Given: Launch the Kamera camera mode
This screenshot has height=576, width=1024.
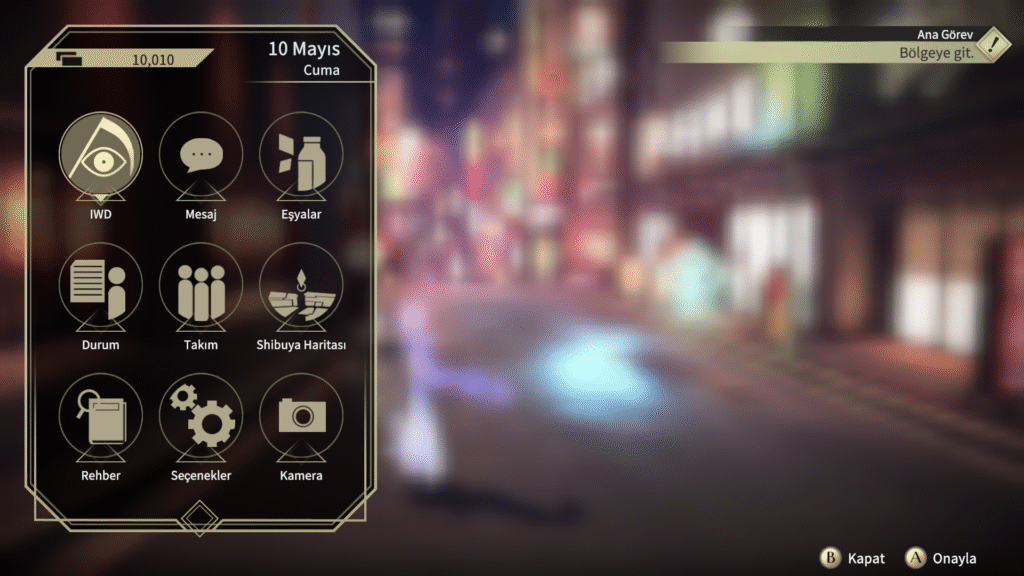Looking at the screenshot, I should pyautogui.click(x=301, y=416).
